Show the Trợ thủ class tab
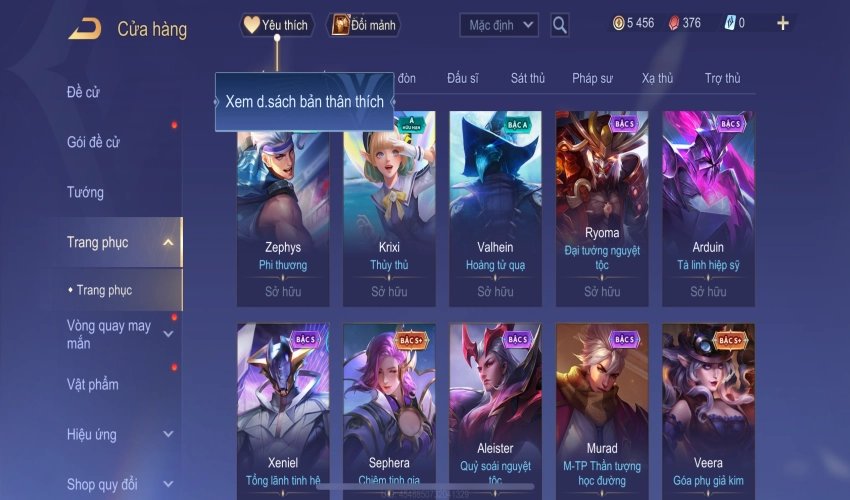This screenshot has width=850, height=500. (x=722, y=78)
